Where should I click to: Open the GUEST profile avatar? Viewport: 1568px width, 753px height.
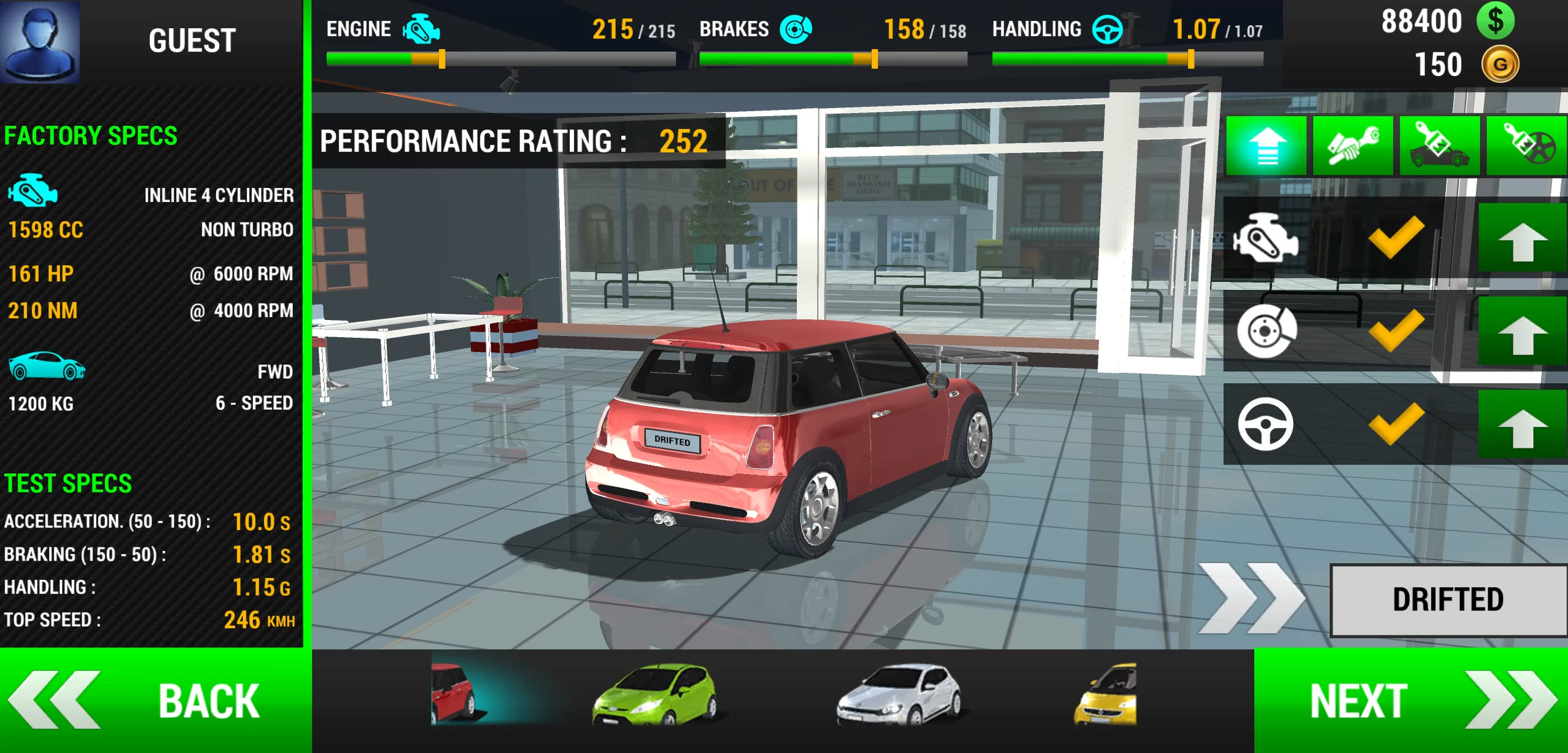click(40, 41)
